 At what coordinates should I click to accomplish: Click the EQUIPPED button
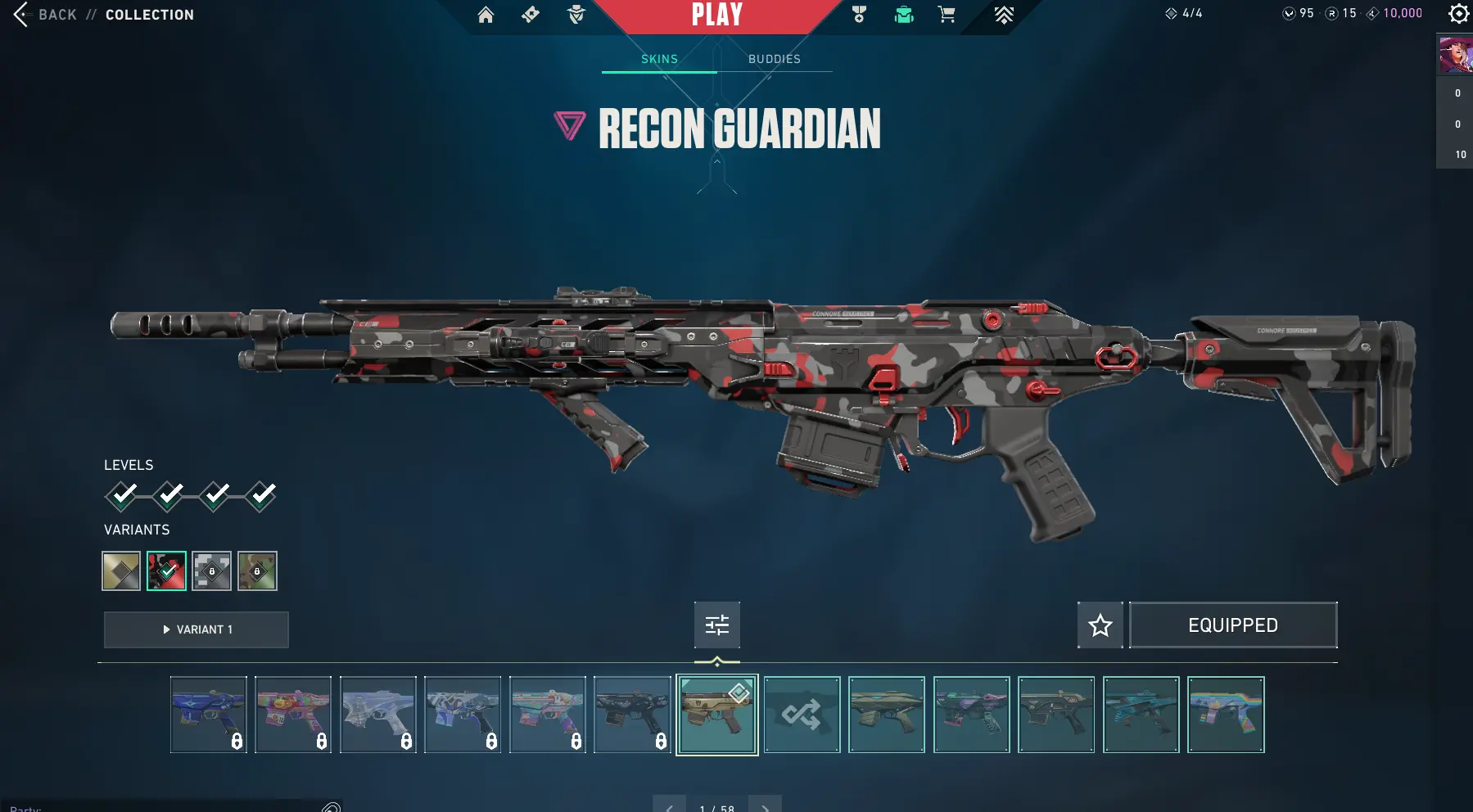1232,625
